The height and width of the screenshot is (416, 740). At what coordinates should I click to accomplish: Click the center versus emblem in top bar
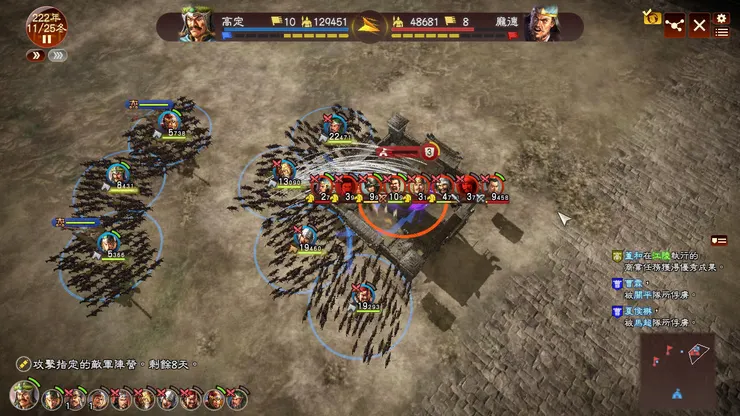369,24
